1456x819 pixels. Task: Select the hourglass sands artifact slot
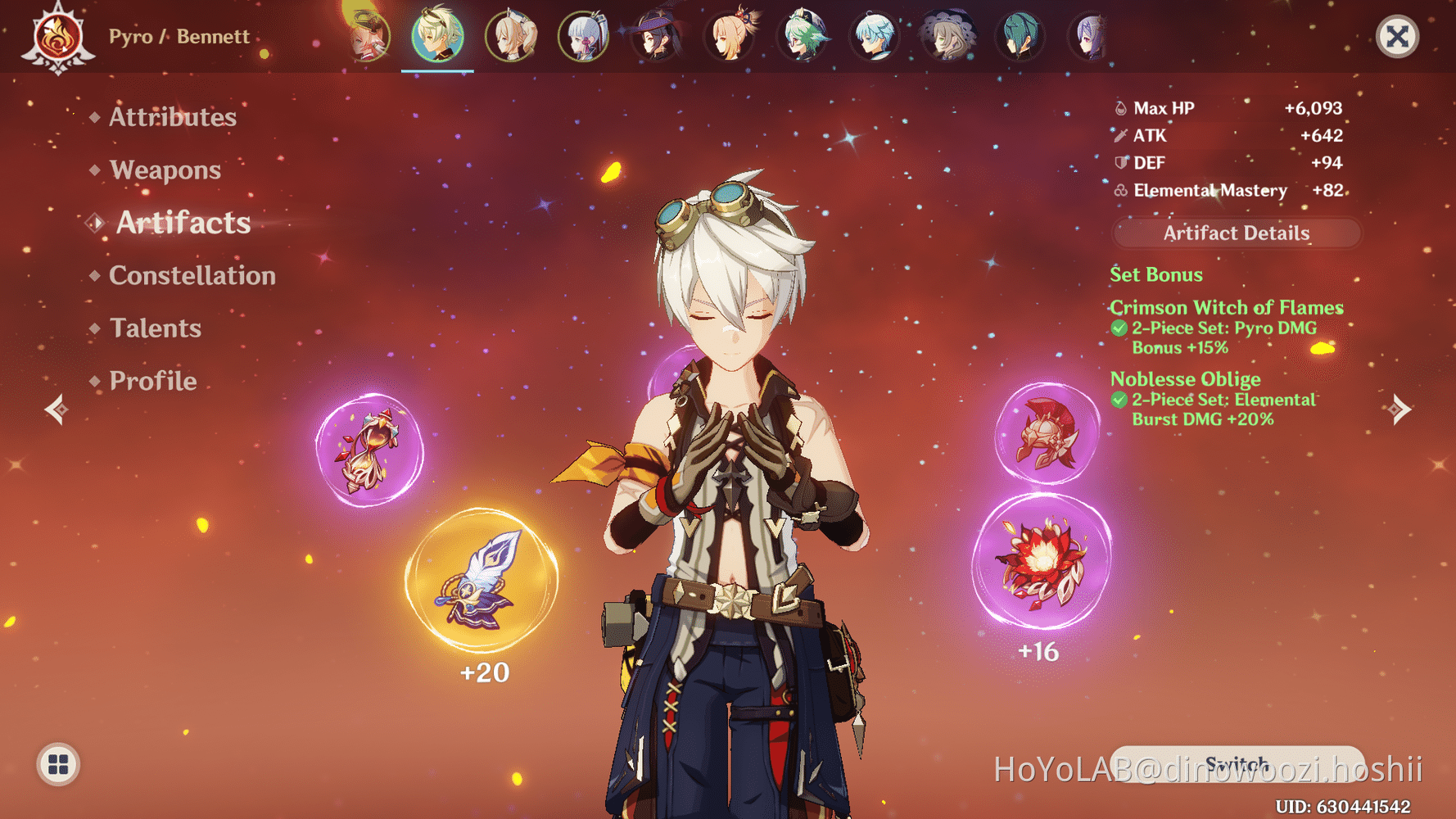[x=370, y=450]
